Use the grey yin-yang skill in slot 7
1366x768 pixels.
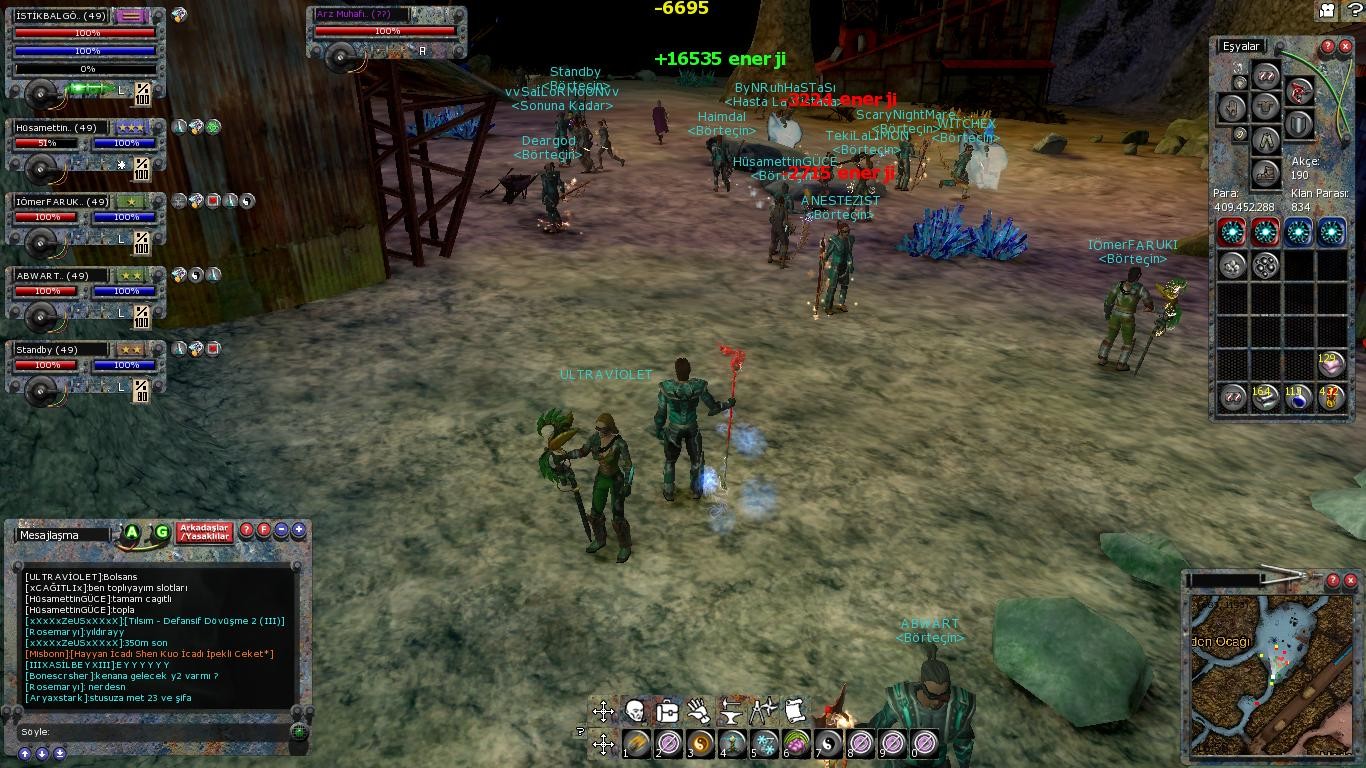(829, 744)
